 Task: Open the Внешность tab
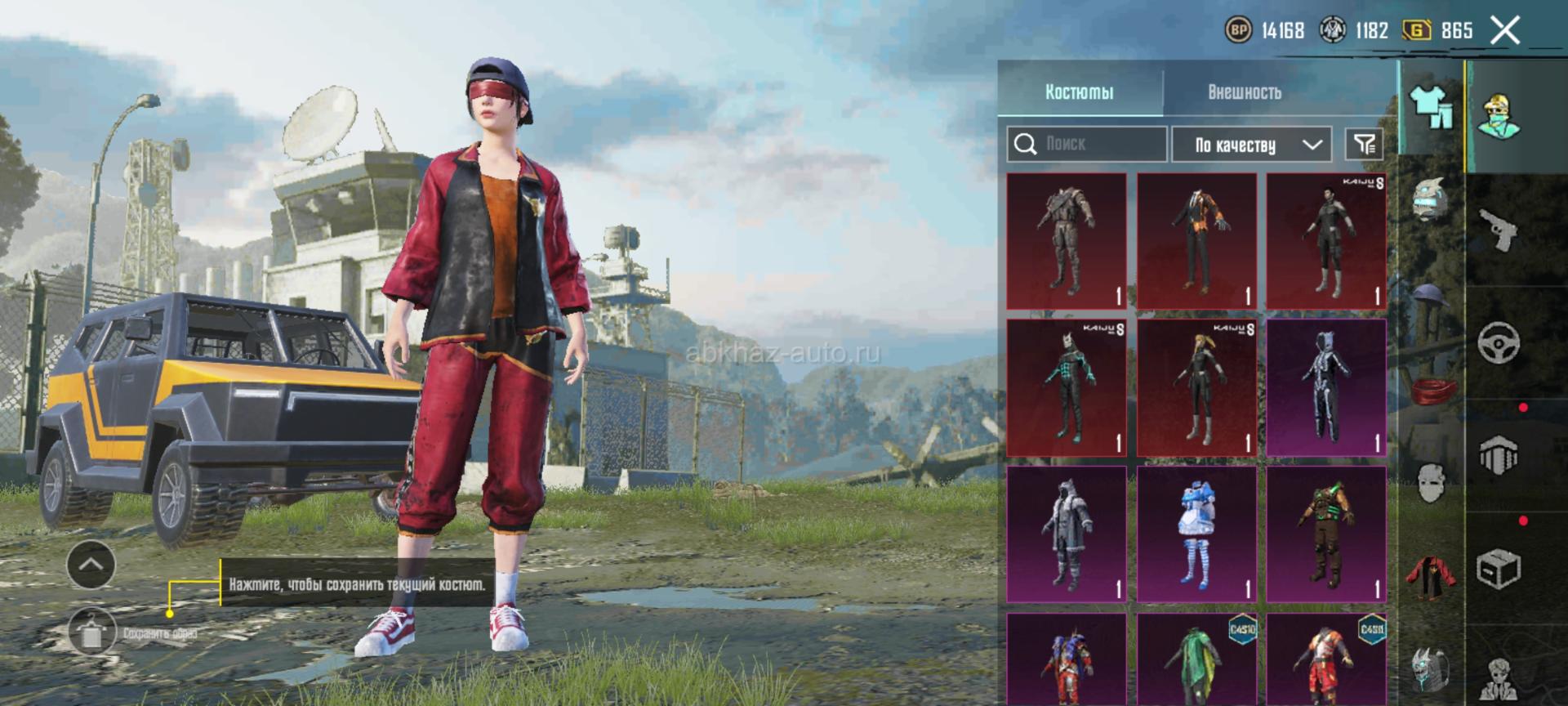click(1244, 92)
